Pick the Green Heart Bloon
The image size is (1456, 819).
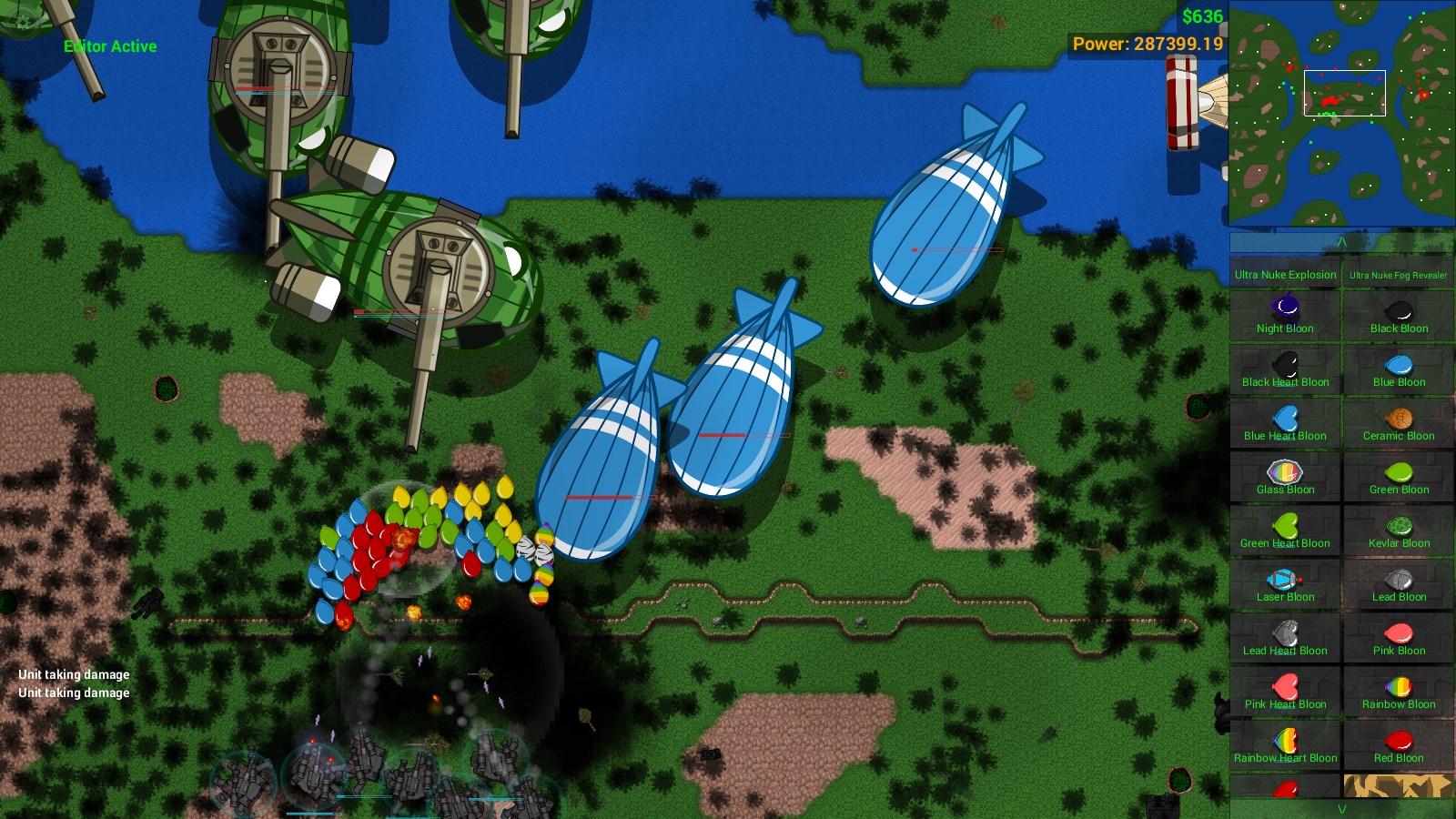[1285, 530]
